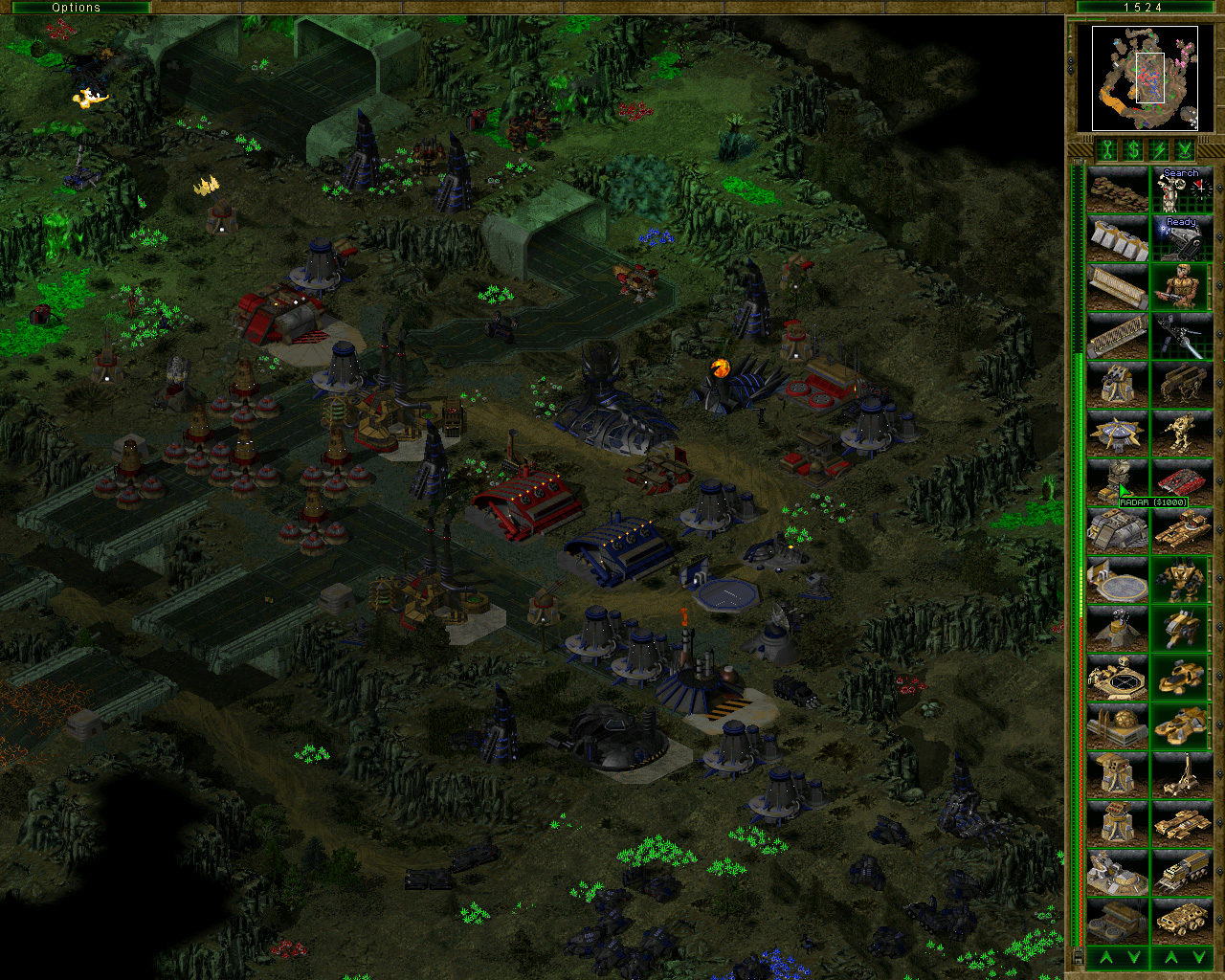This screenshot has height=980, width=1225.
Task: Build the sandbag wall
Action: point(1117,189)
